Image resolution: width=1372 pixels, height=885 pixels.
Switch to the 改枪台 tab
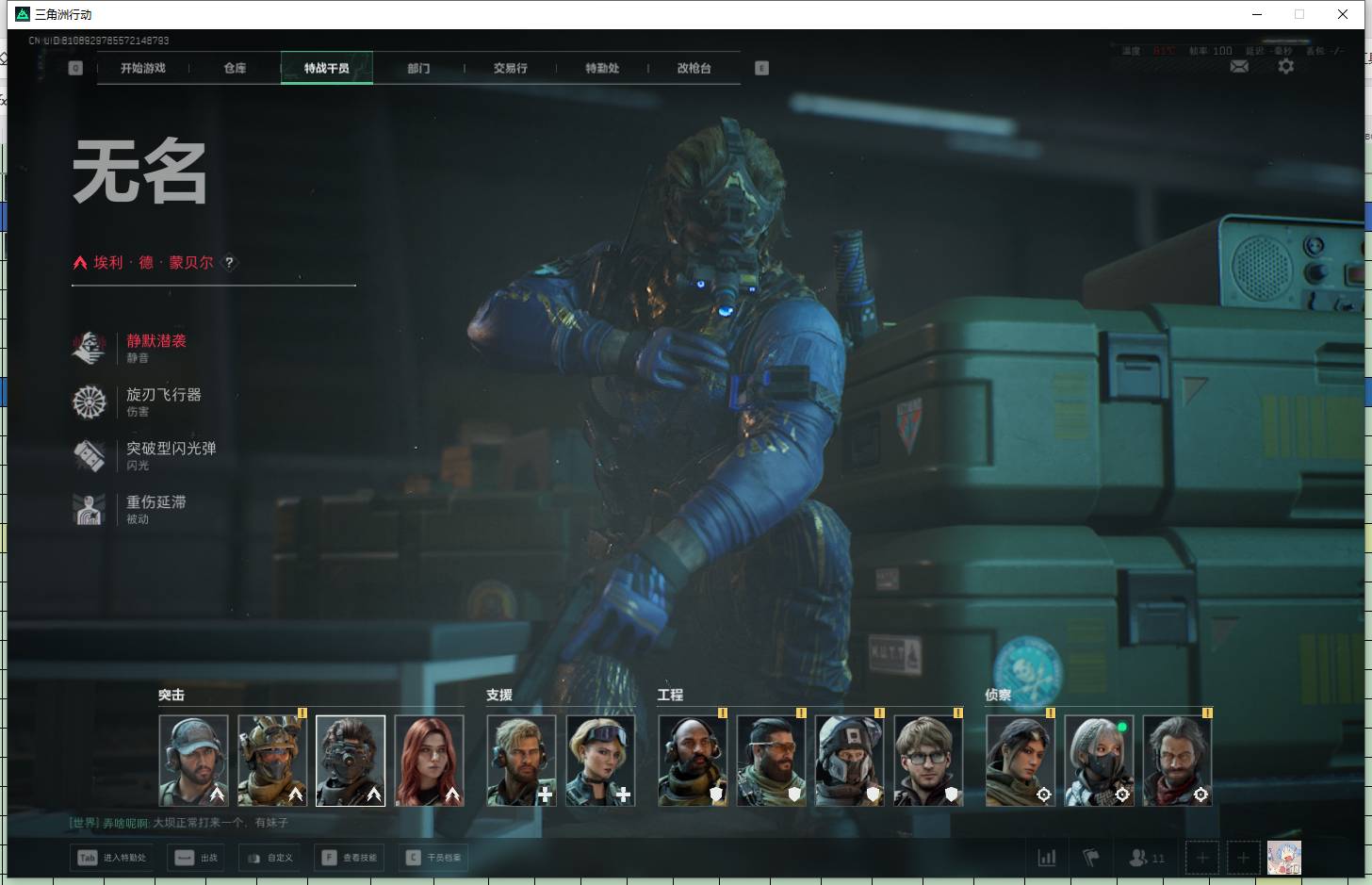(x=694, y=68)
